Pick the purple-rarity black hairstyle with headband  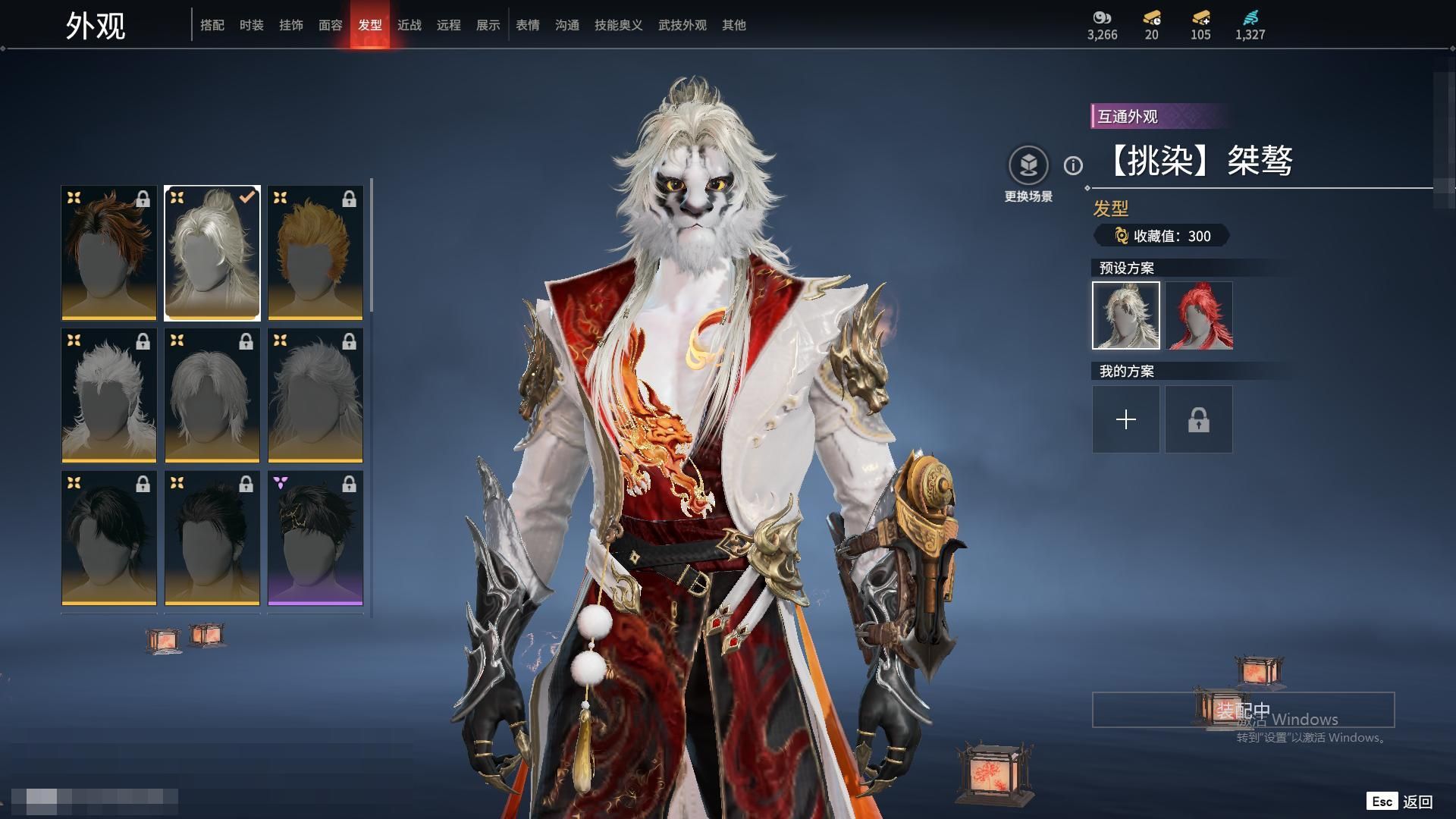coord(315,538)
